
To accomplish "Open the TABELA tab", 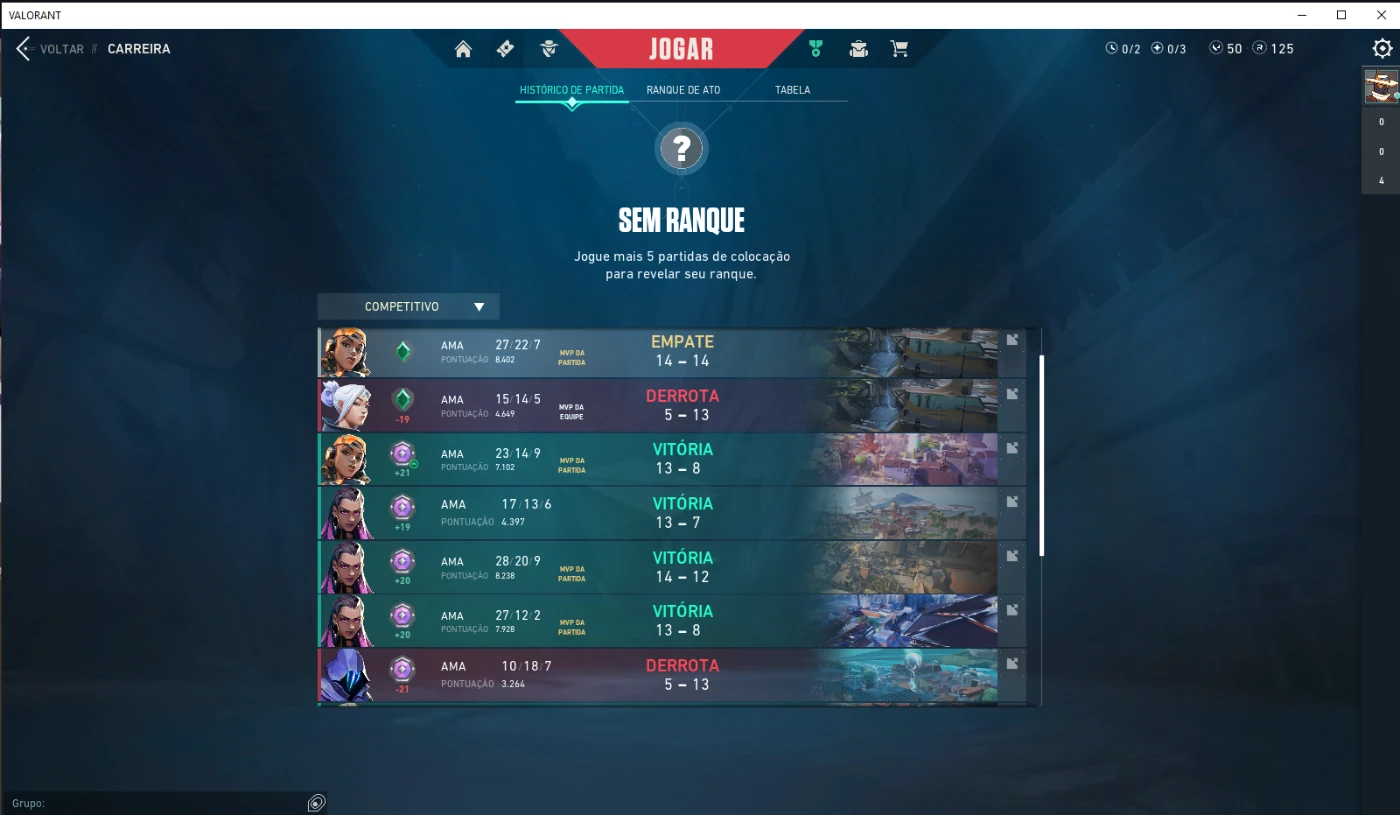I will pyautogui.click(x=792, y=89).
